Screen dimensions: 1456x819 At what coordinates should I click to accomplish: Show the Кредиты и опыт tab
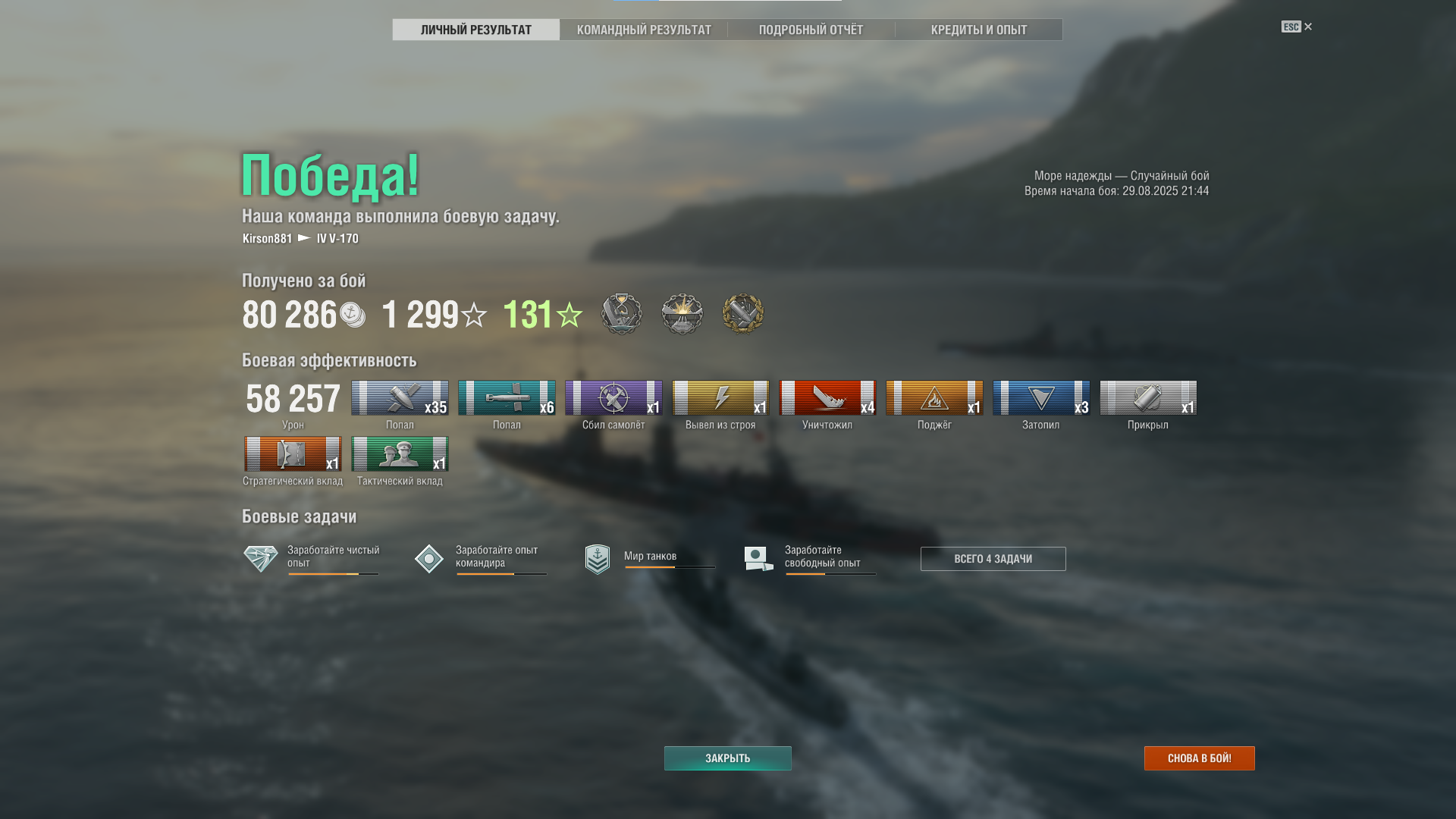(978, 30)
